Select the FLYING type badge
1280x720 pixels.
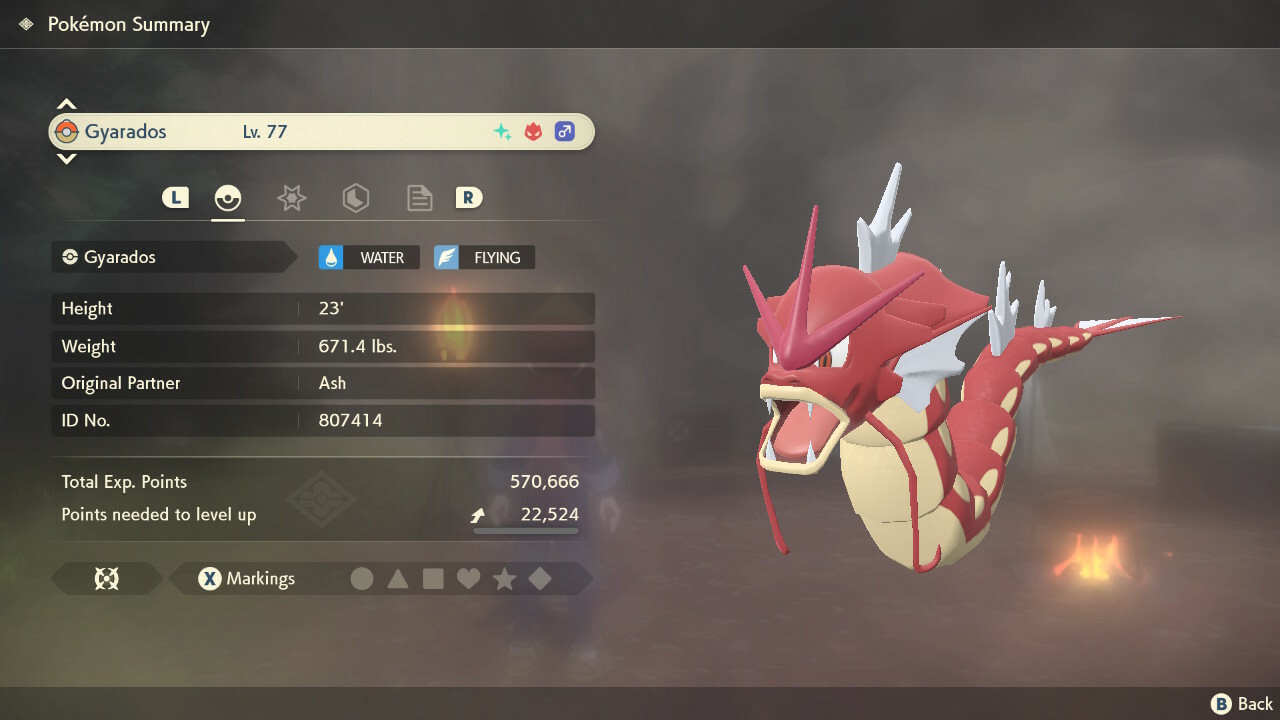(484, 258)
